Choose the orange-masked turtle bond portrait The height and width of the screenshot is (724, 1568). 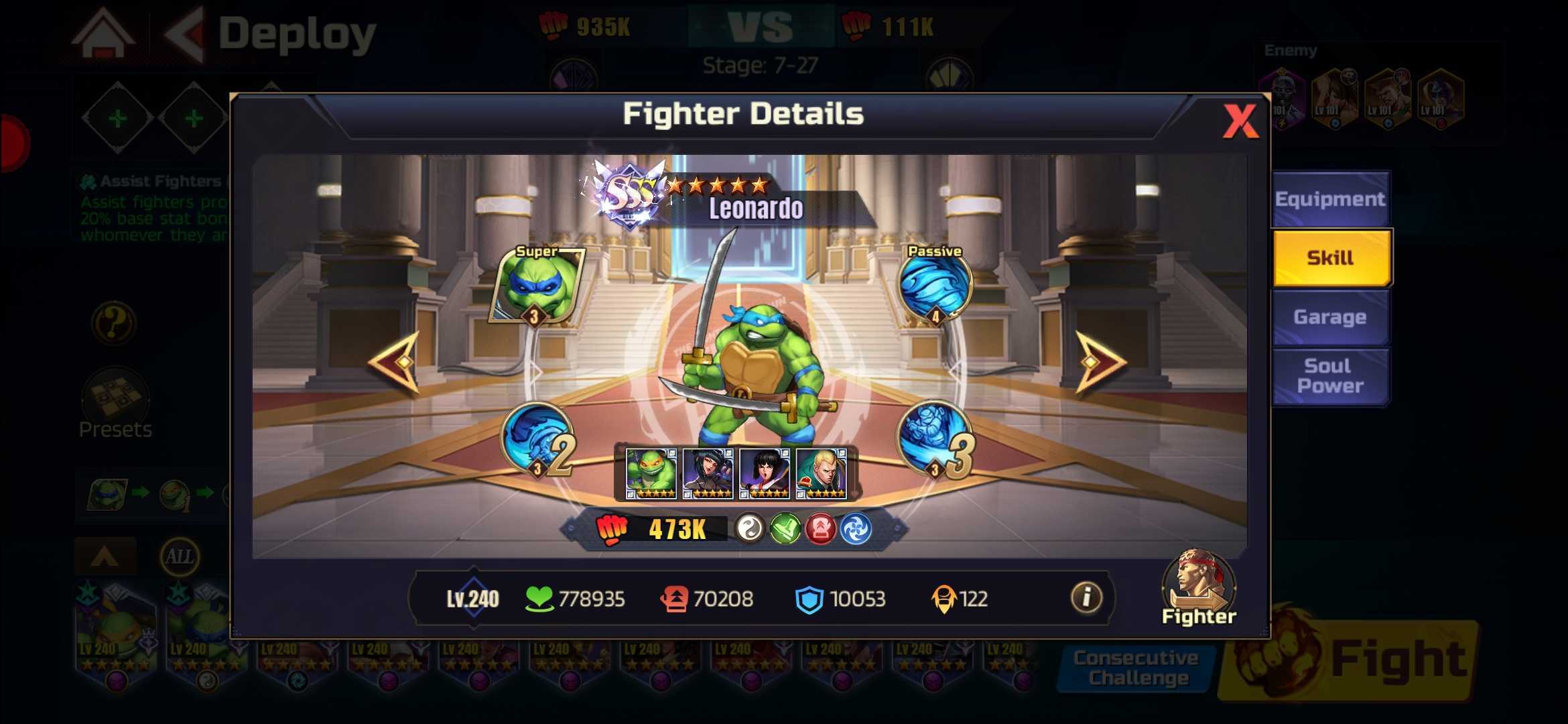651,473
